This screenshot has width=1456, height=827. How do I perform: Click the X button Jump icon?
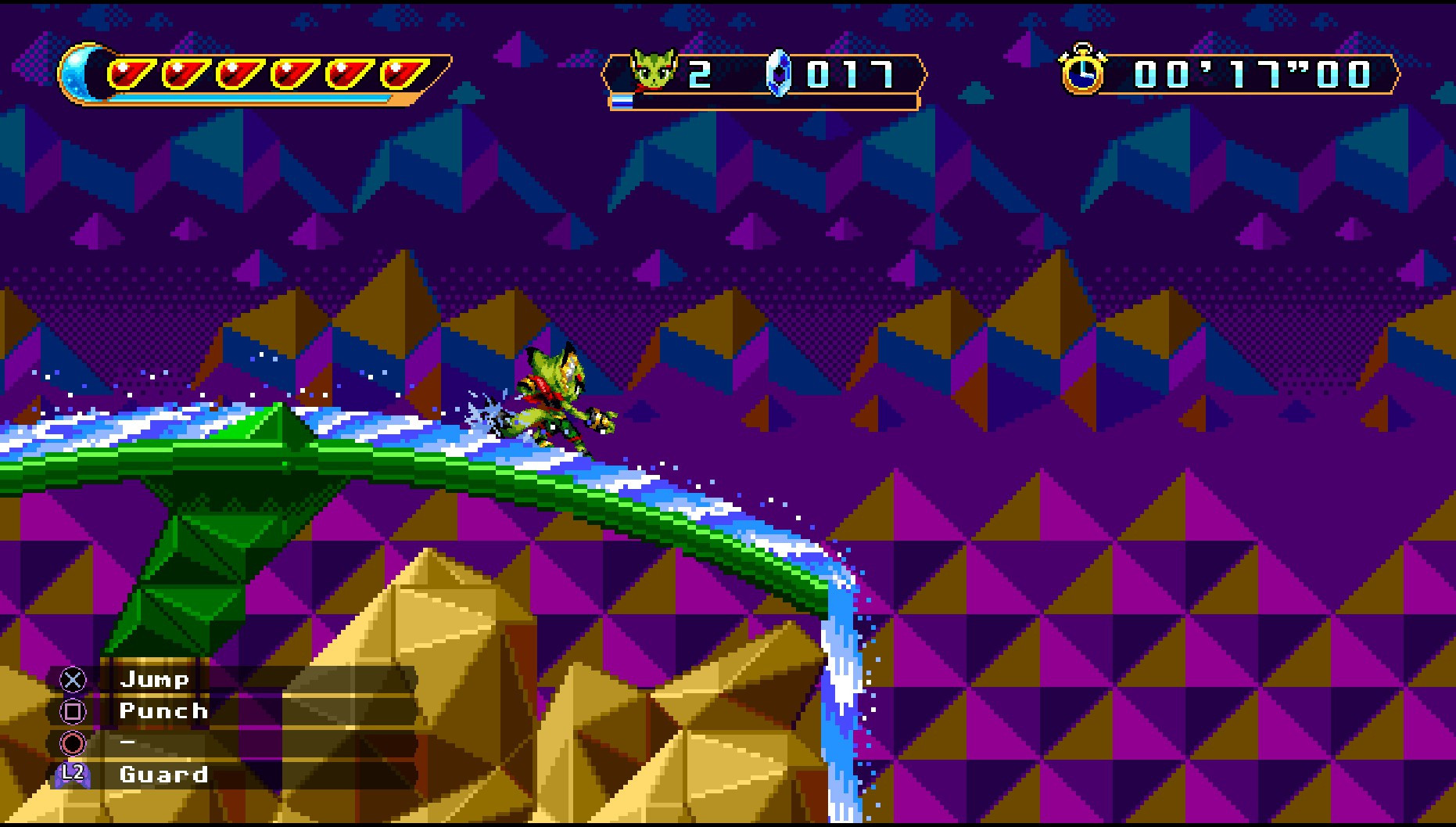click(72, 680)
